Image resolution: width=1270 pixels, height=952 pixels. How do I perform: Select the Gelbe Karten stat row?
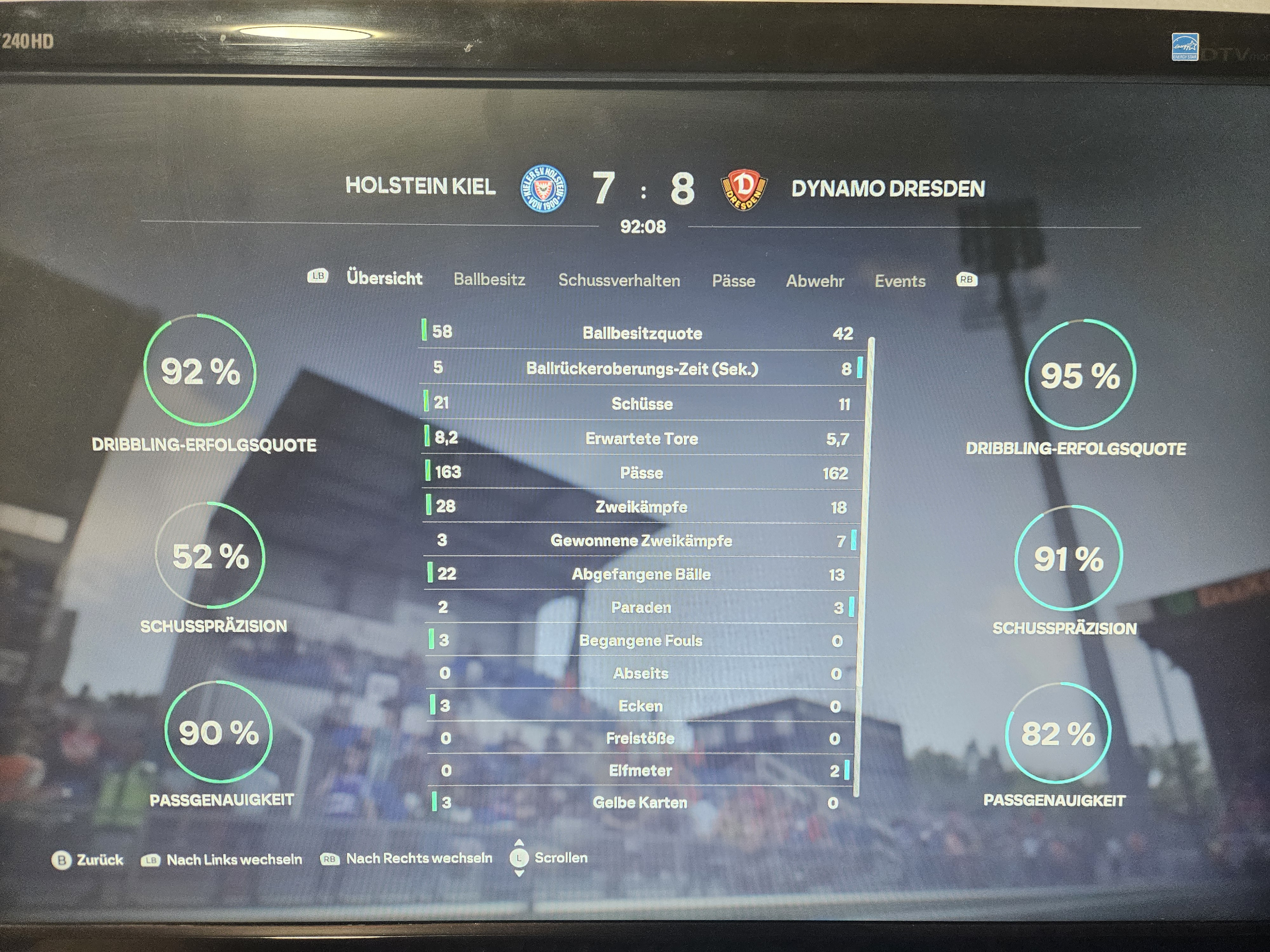tap(639, 802)
